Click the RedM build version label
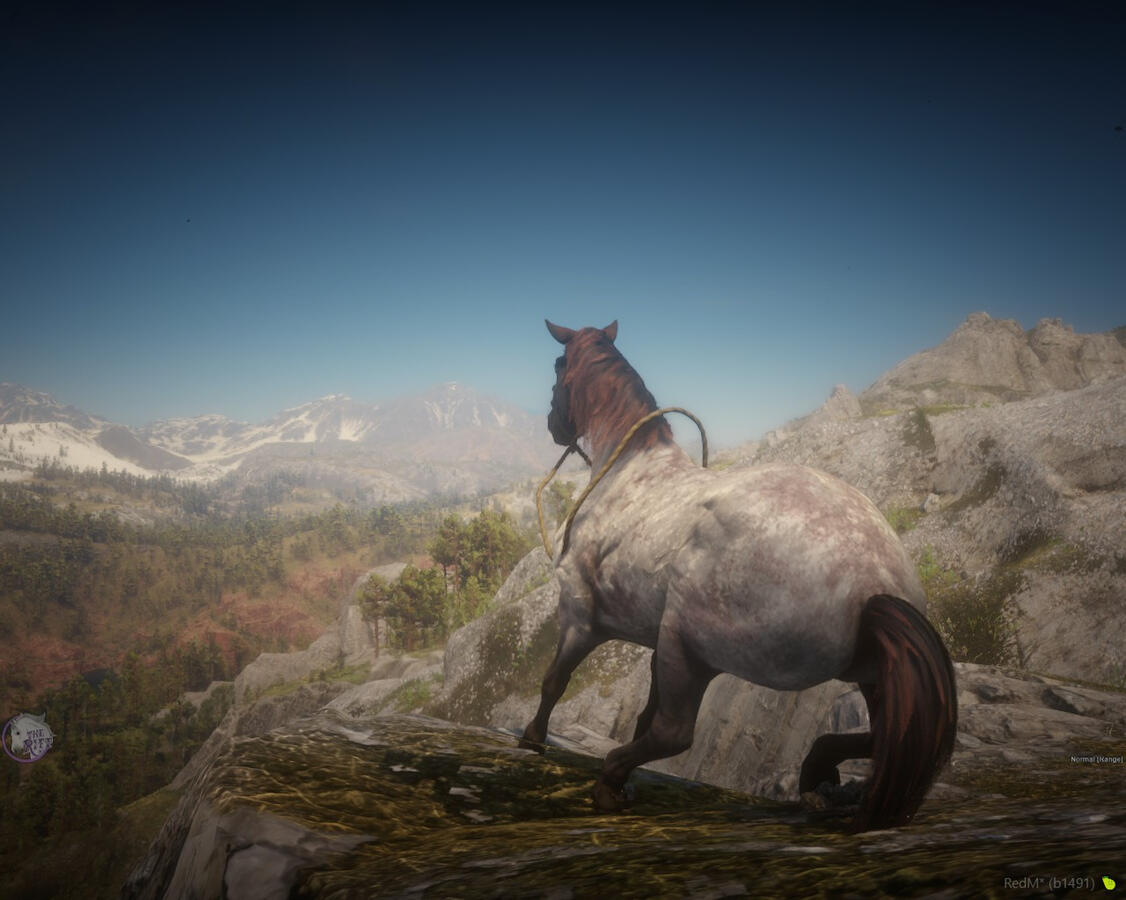Image resolution: width=1126 pixels, height=900 pixels. coord(1049,883)
